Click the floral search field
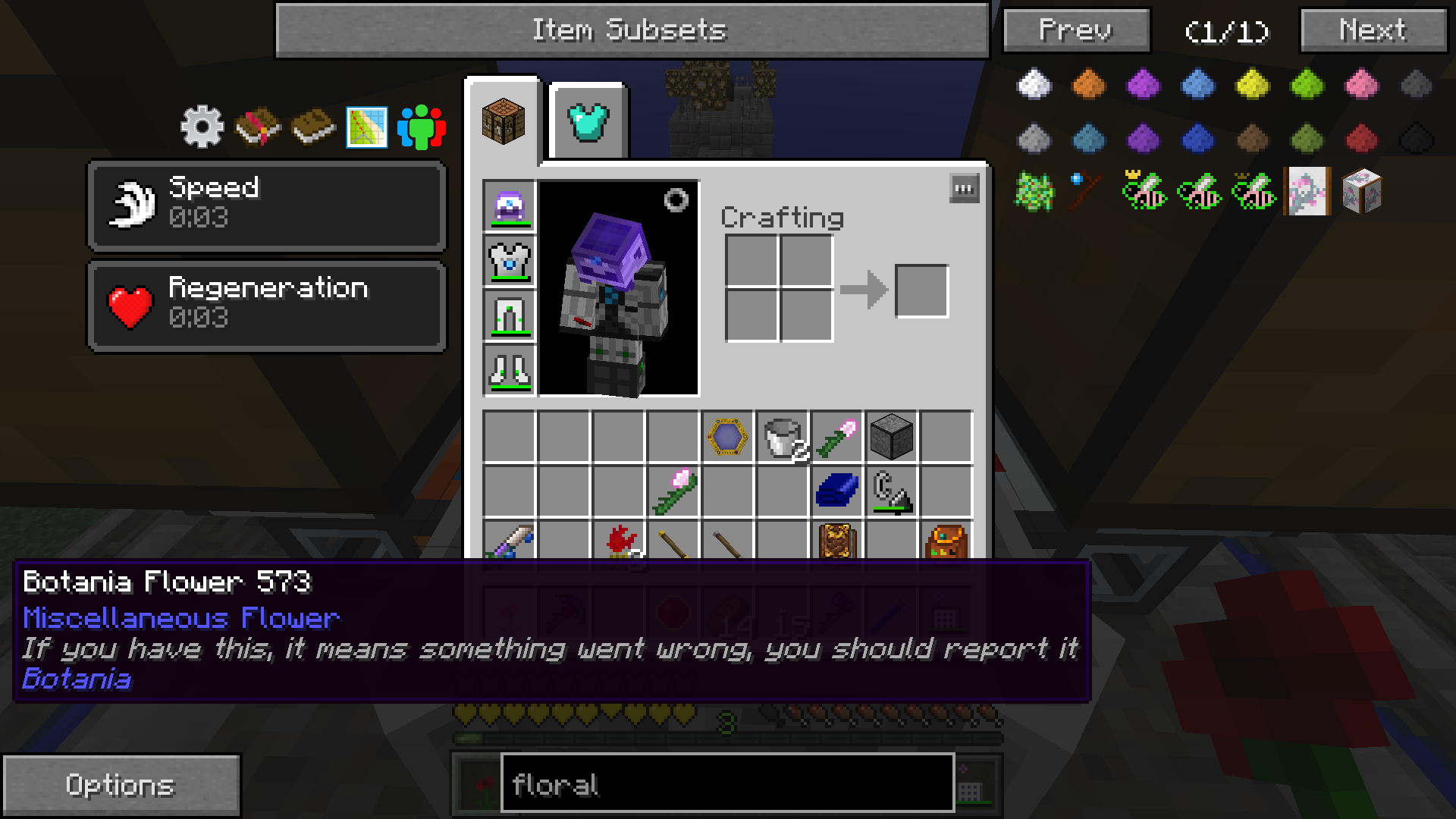Screen dimensions: 1456x819 tap(726, 784)
